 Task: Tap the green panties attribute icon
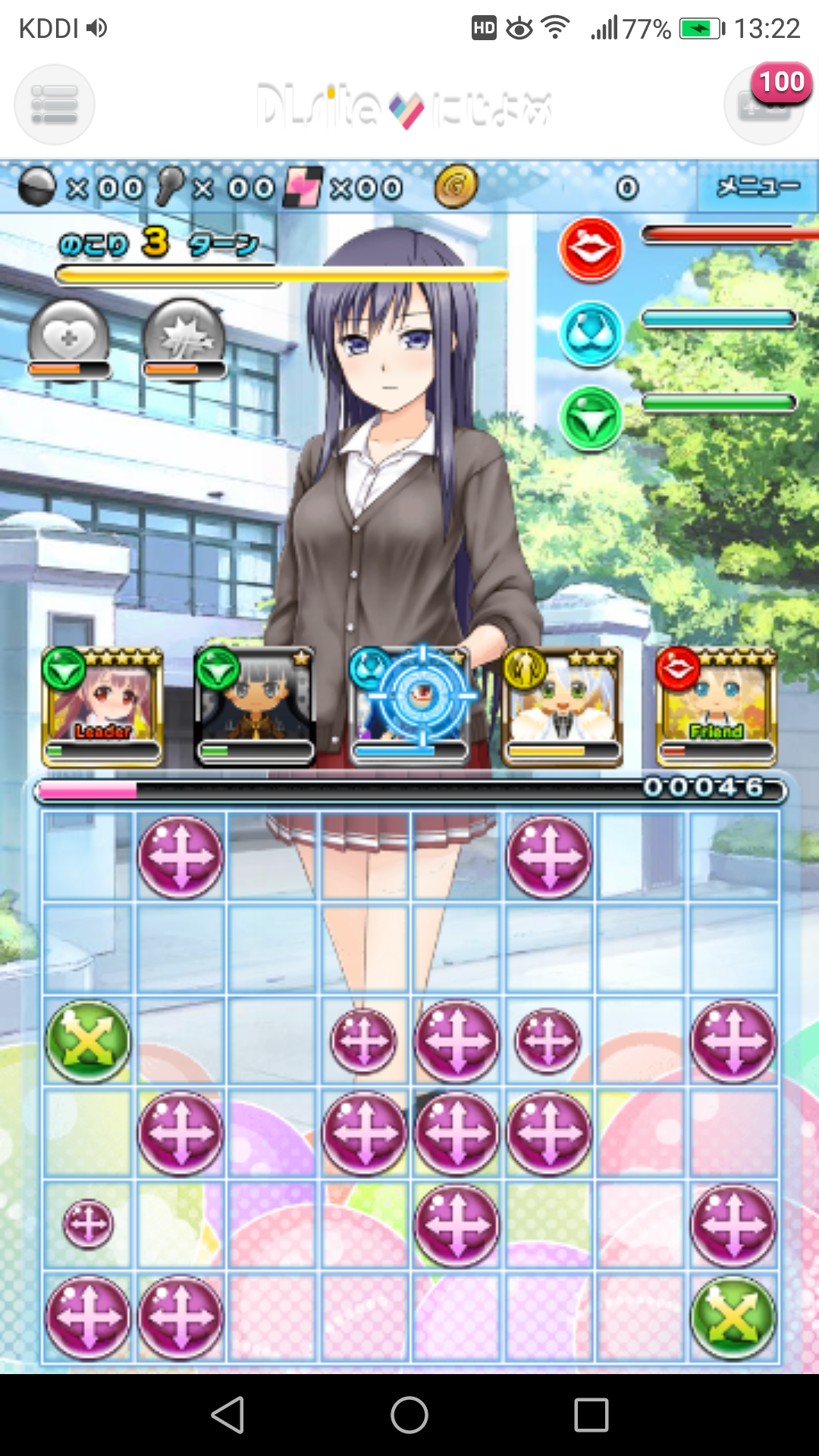tap(591, 418)
